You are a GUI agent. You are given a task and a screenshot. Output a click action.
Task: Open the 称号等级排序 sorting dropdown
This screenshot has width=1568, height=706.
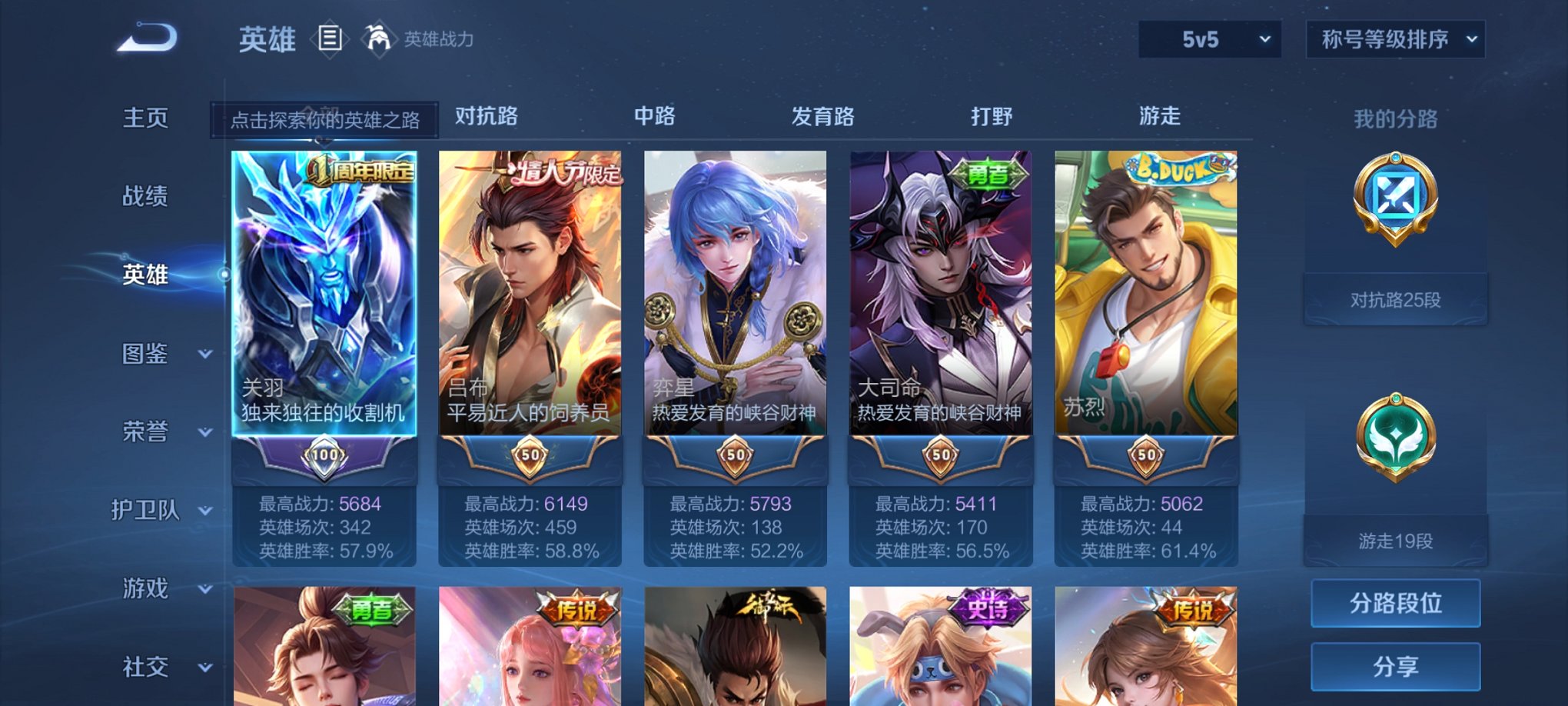point(1394,37)
